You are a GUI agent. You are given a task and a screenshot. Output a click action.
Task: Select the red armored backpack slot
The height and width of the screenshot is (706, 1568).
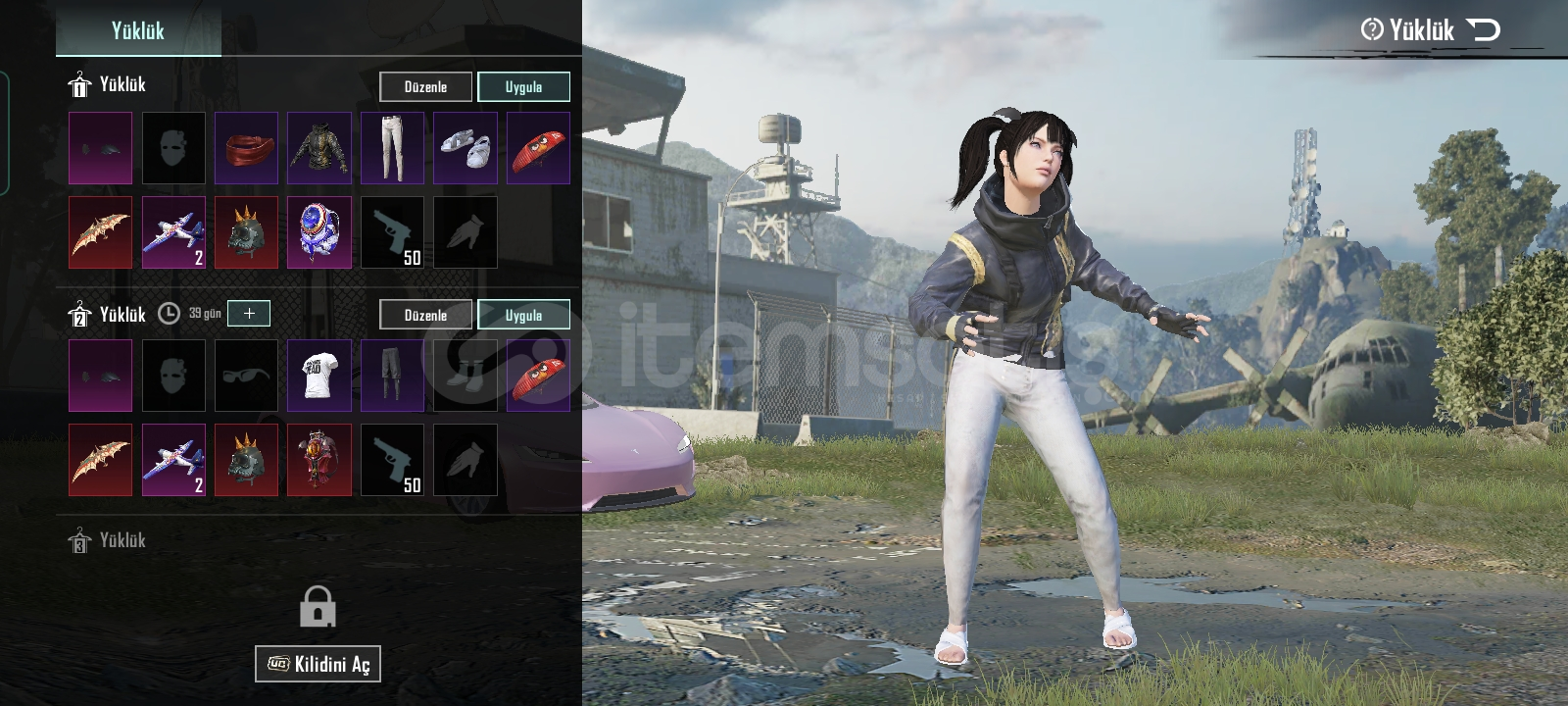click(319, 460)
